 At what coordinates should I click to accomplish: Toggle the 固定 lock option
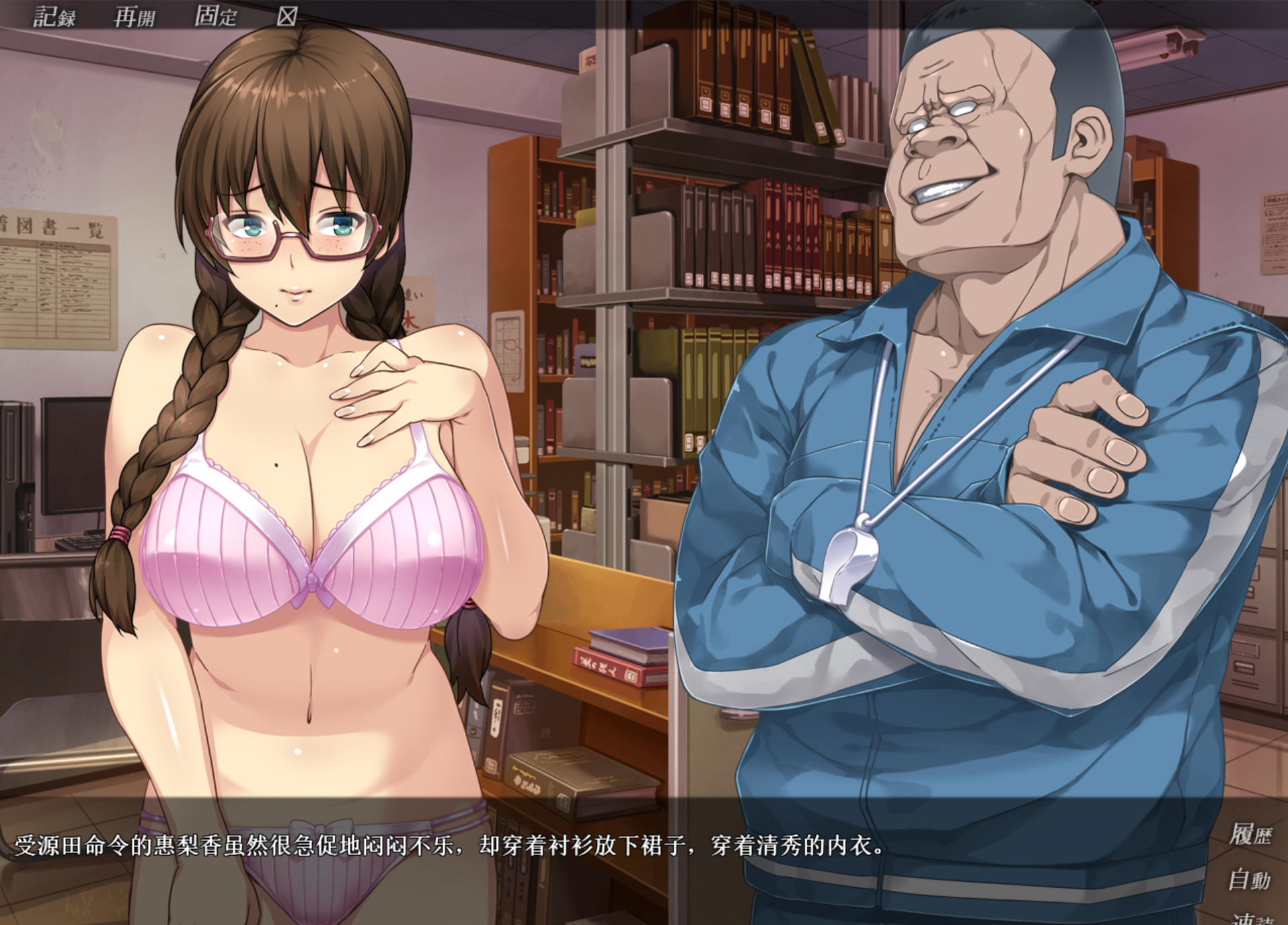tap(215, 16)
